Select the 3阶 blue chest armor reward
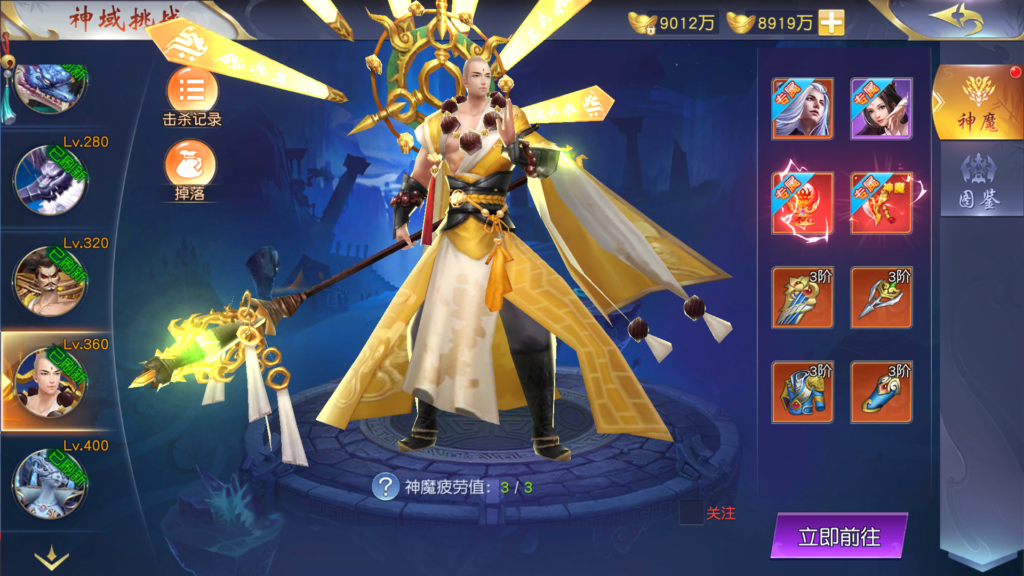 point(802,392)
